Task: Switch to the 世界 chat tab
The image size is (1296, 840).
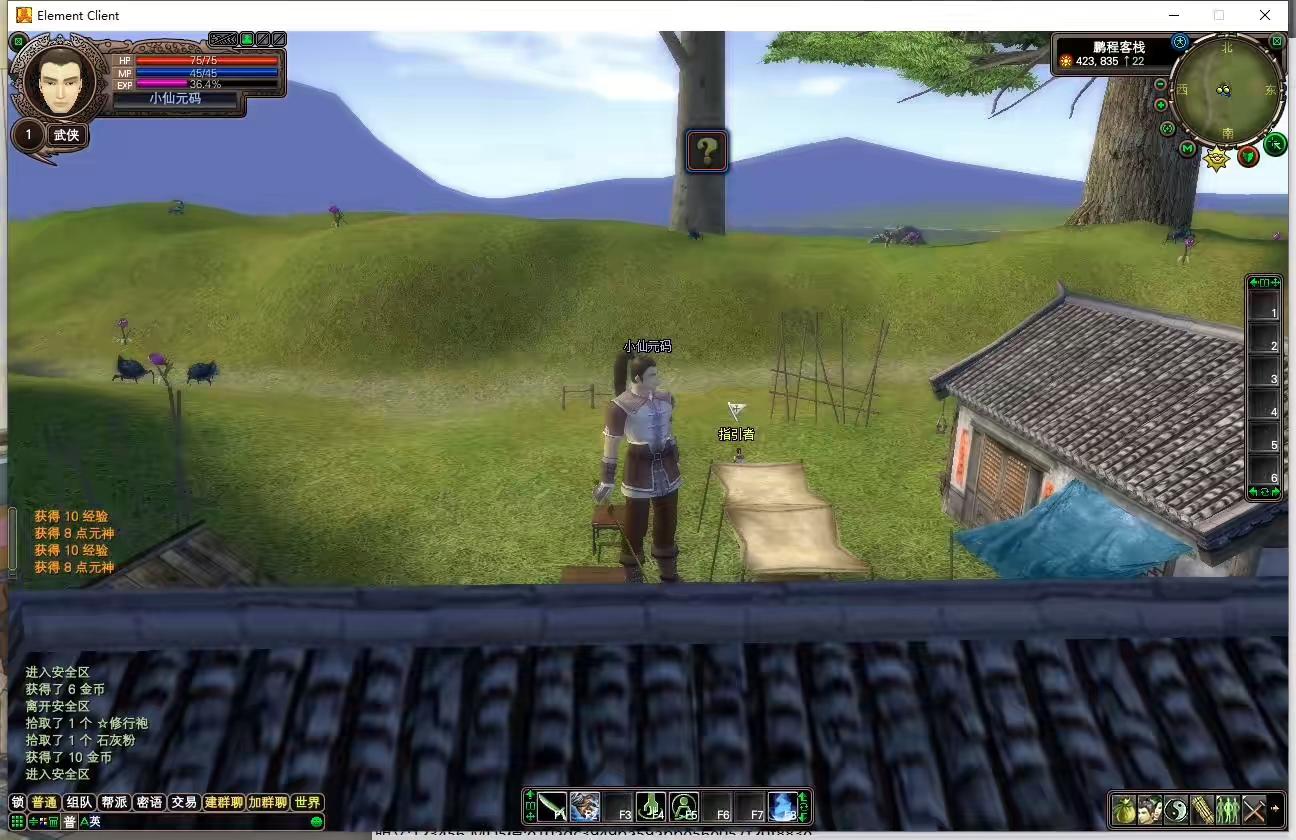Action: [307, 801]
